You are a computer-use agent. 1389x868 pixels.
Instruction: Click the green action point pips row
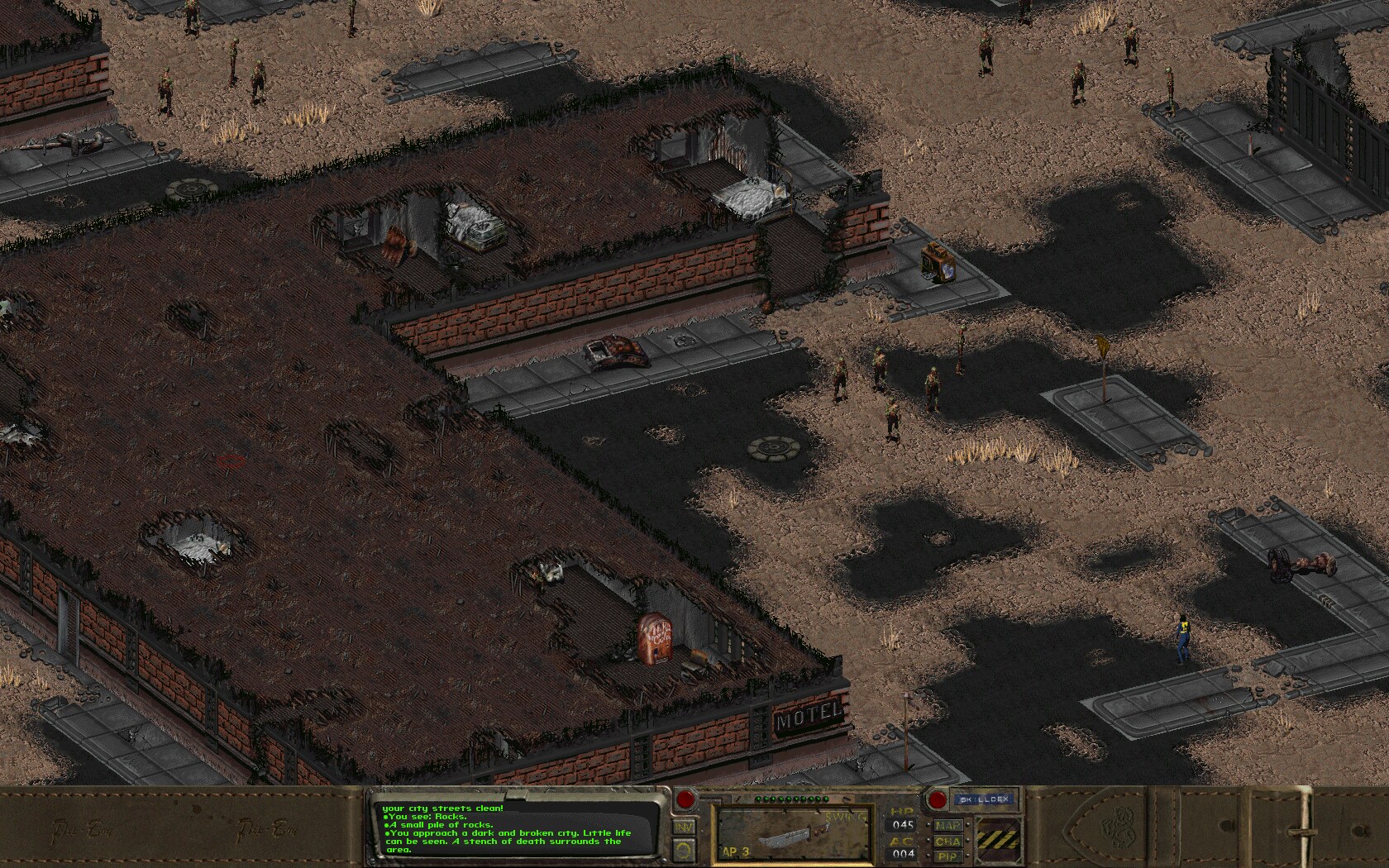pos(791,799)
